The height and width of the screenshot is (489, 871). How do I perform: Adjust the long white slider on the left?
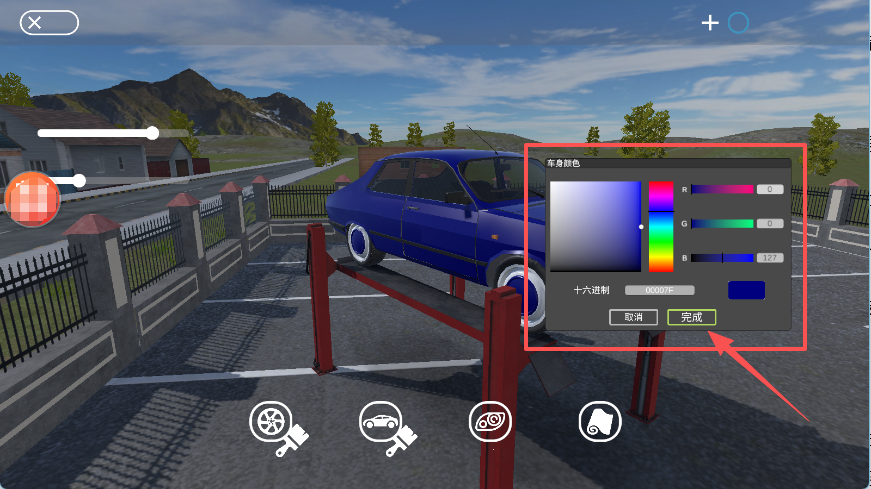pyautogui.click(x=98, y=132)
